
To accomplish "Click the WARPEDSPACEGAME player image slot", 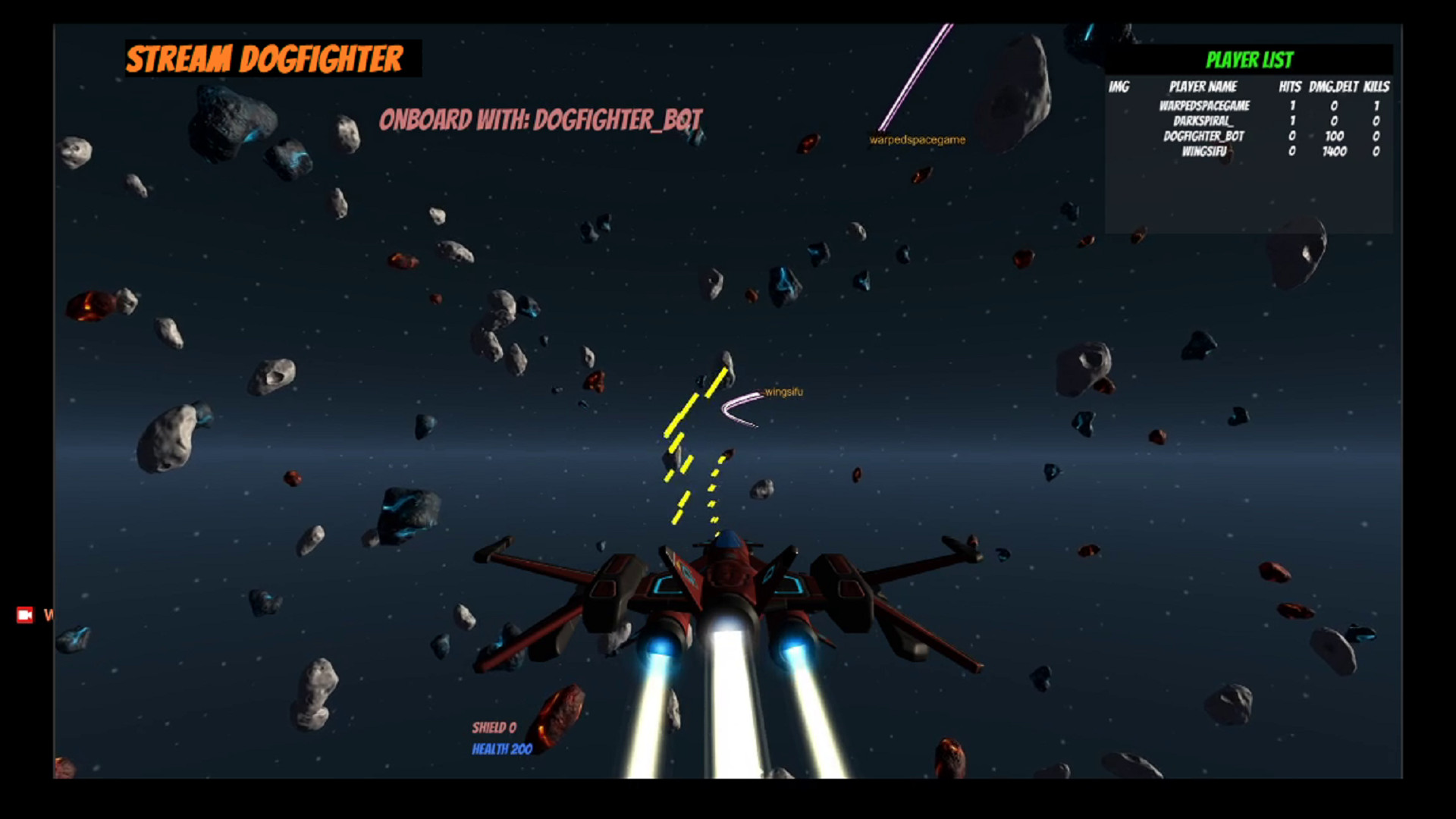I will (x=1118, y=106).
